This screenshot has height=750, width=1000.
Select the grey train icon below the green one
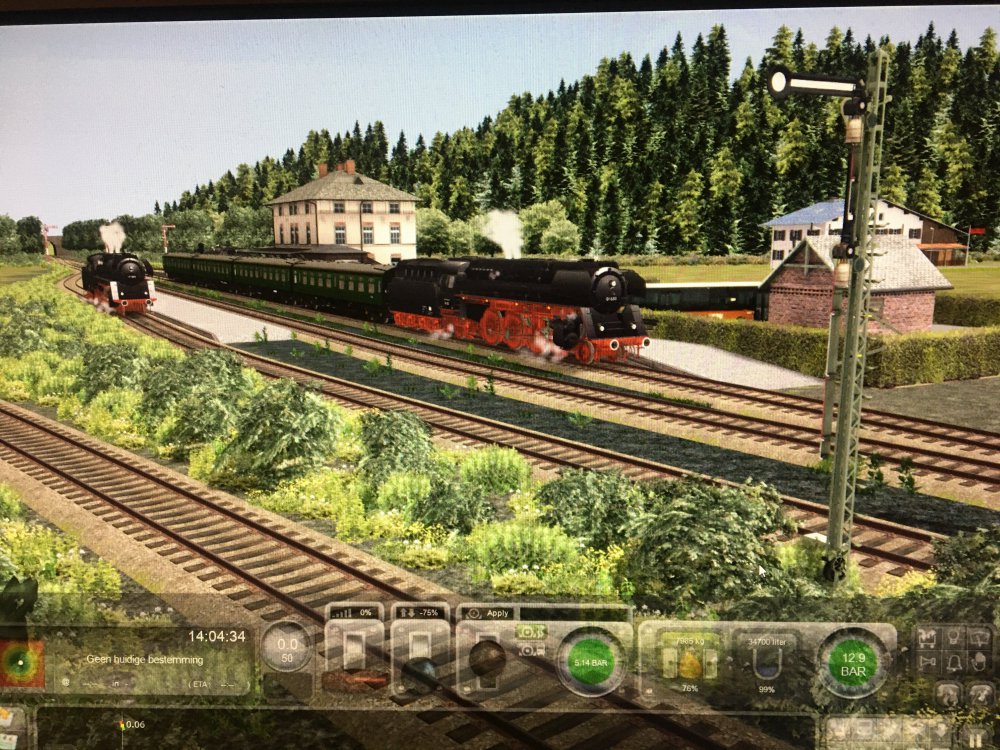[x=530, y=651]
